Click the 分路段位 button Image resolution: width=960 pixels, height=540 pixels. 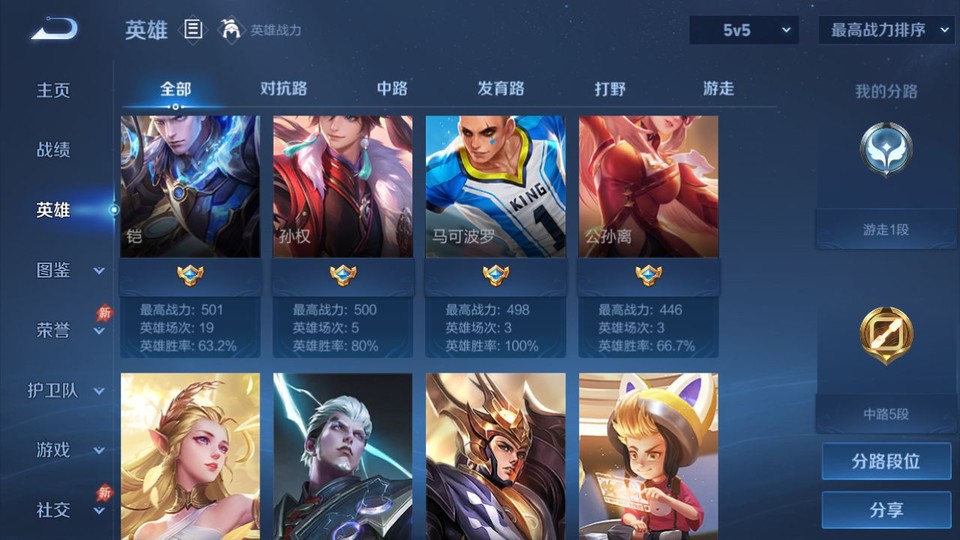pos(886,462)
